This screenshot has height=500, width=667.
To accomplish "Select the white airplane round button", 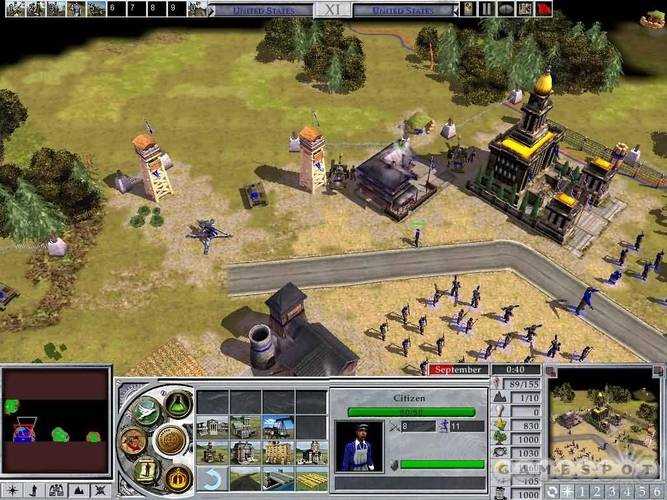I will point(145,408).
